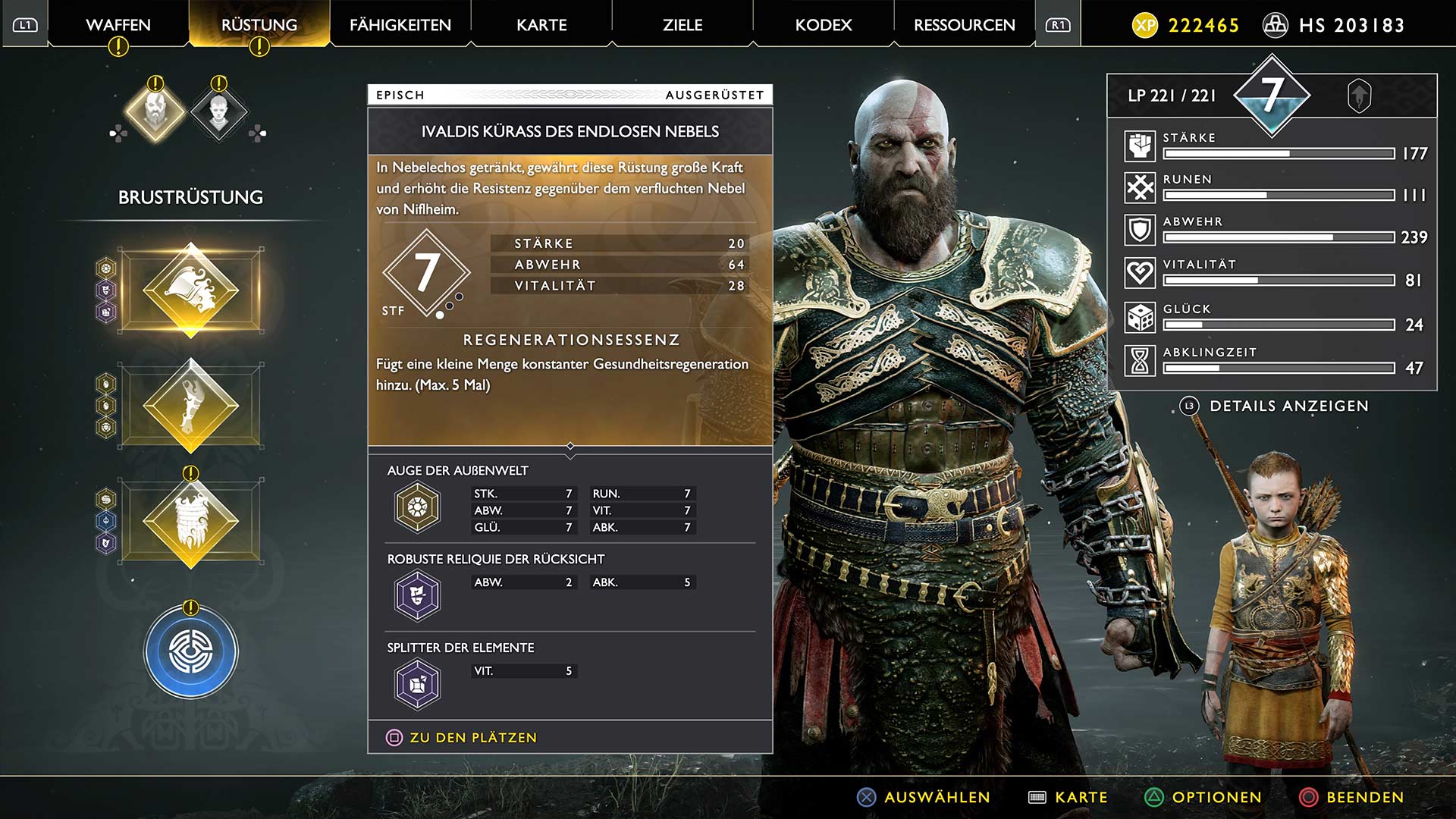Screen dimensions: 1456x819
Task: Click the Auge der Außenwelt enchantment
Action: click(417, 507)
